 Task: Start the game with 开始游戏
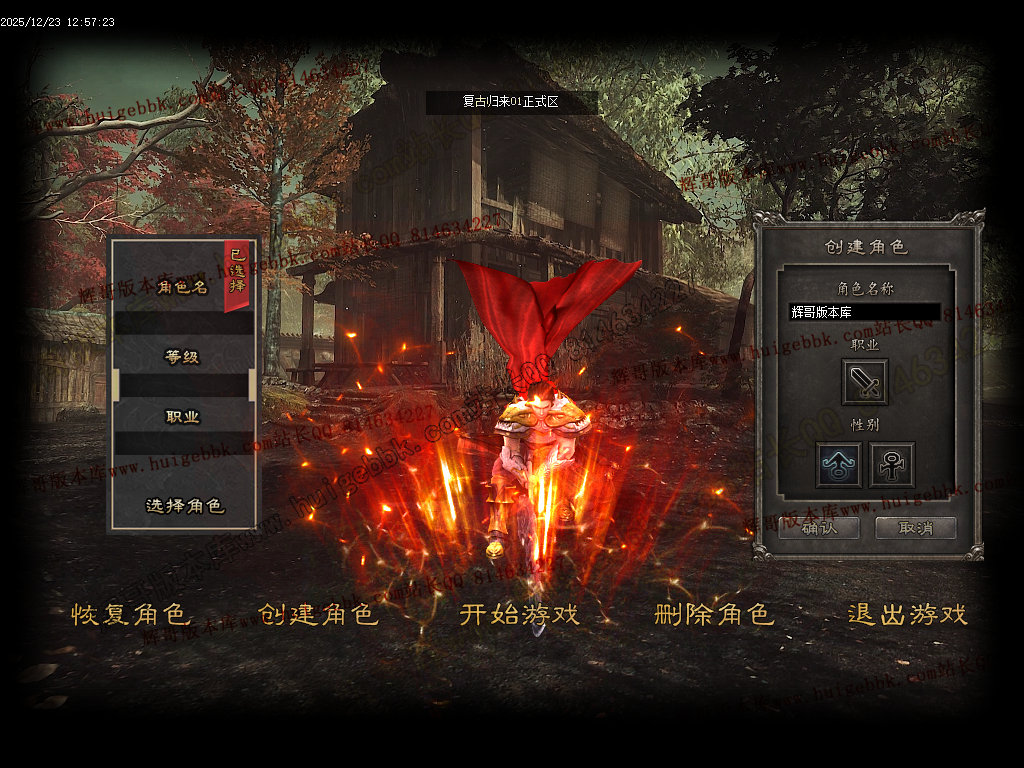pos(519,614)
